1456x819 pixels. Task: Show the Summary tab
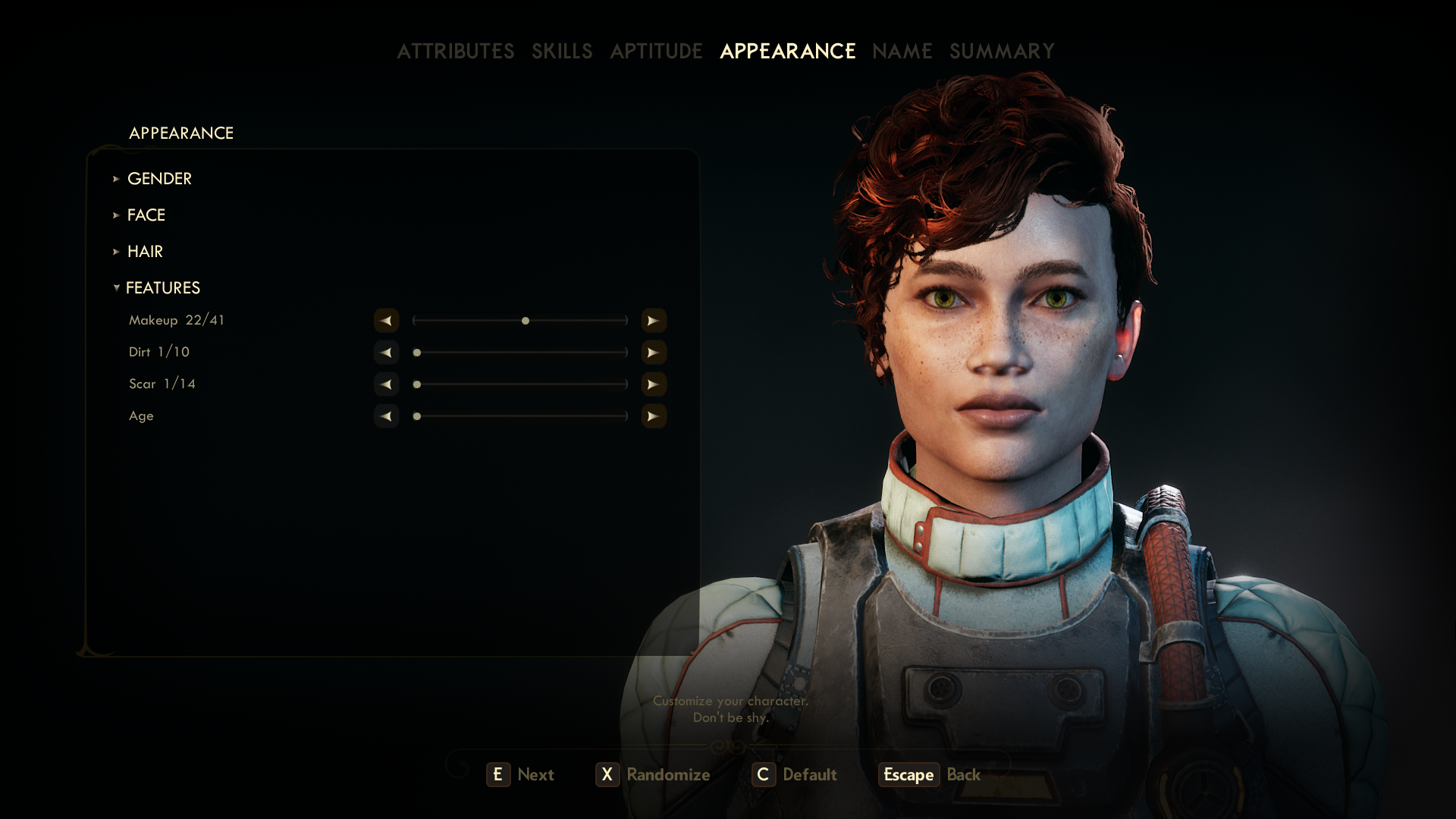(1002, 51)
